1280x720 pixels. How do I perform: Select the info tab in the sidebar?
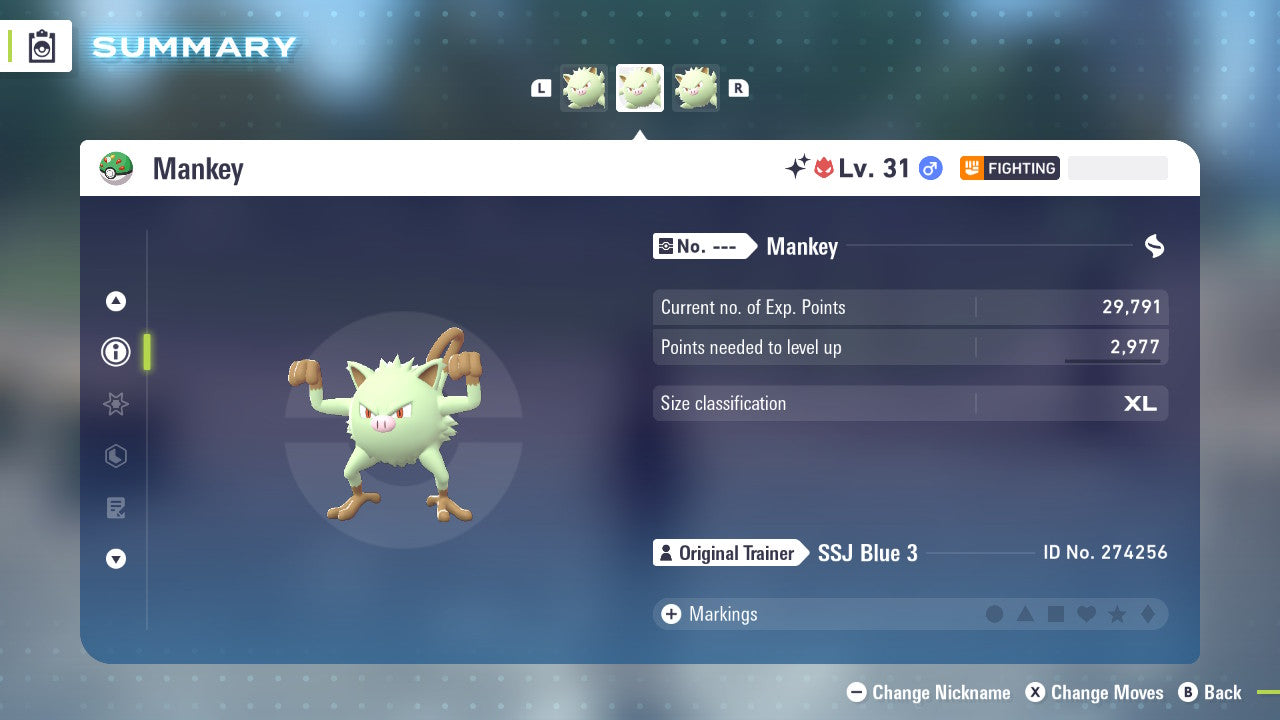point(116,352)
